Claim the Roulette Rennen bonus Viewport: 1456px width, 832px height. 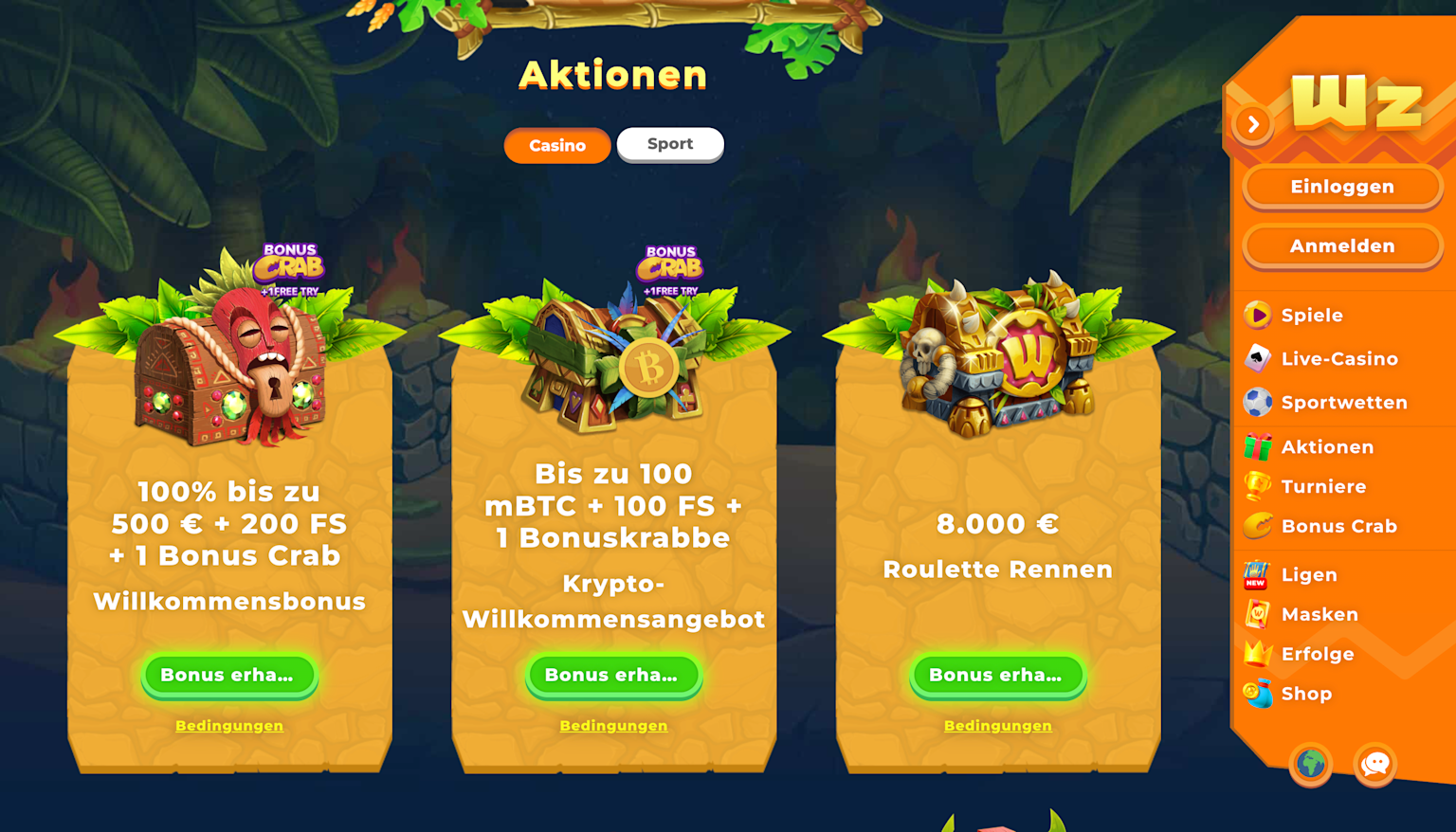tap(997, 676)
